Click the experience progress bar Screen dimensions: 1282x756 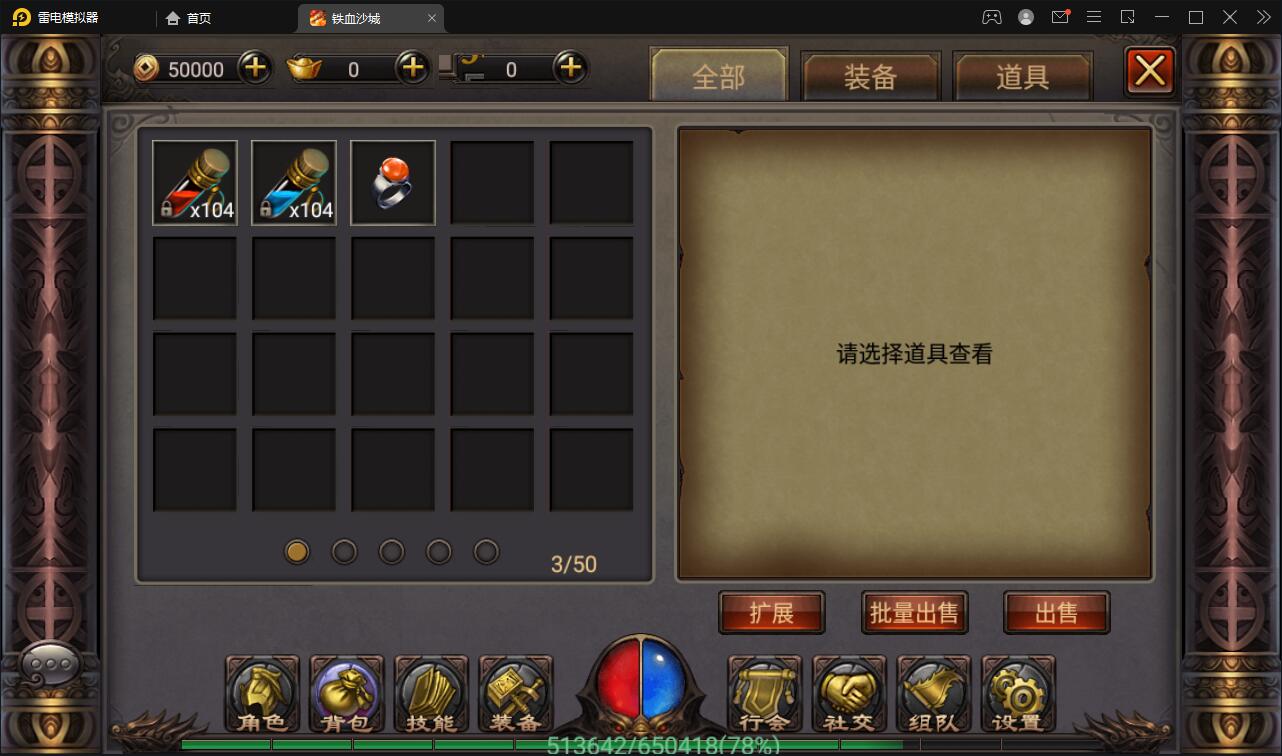[640, 744]
